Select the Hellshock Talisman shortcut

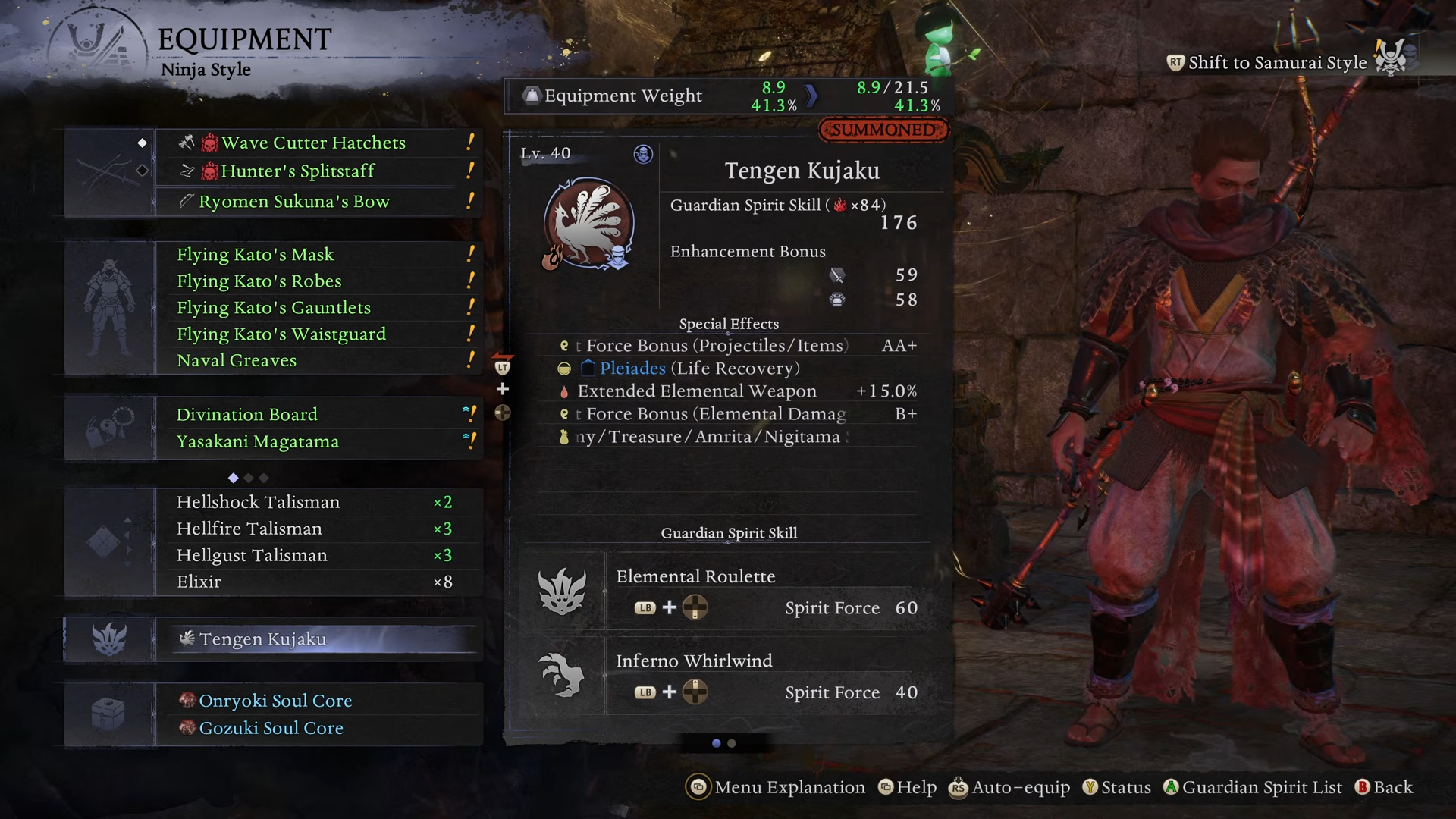tap(259, 503)
